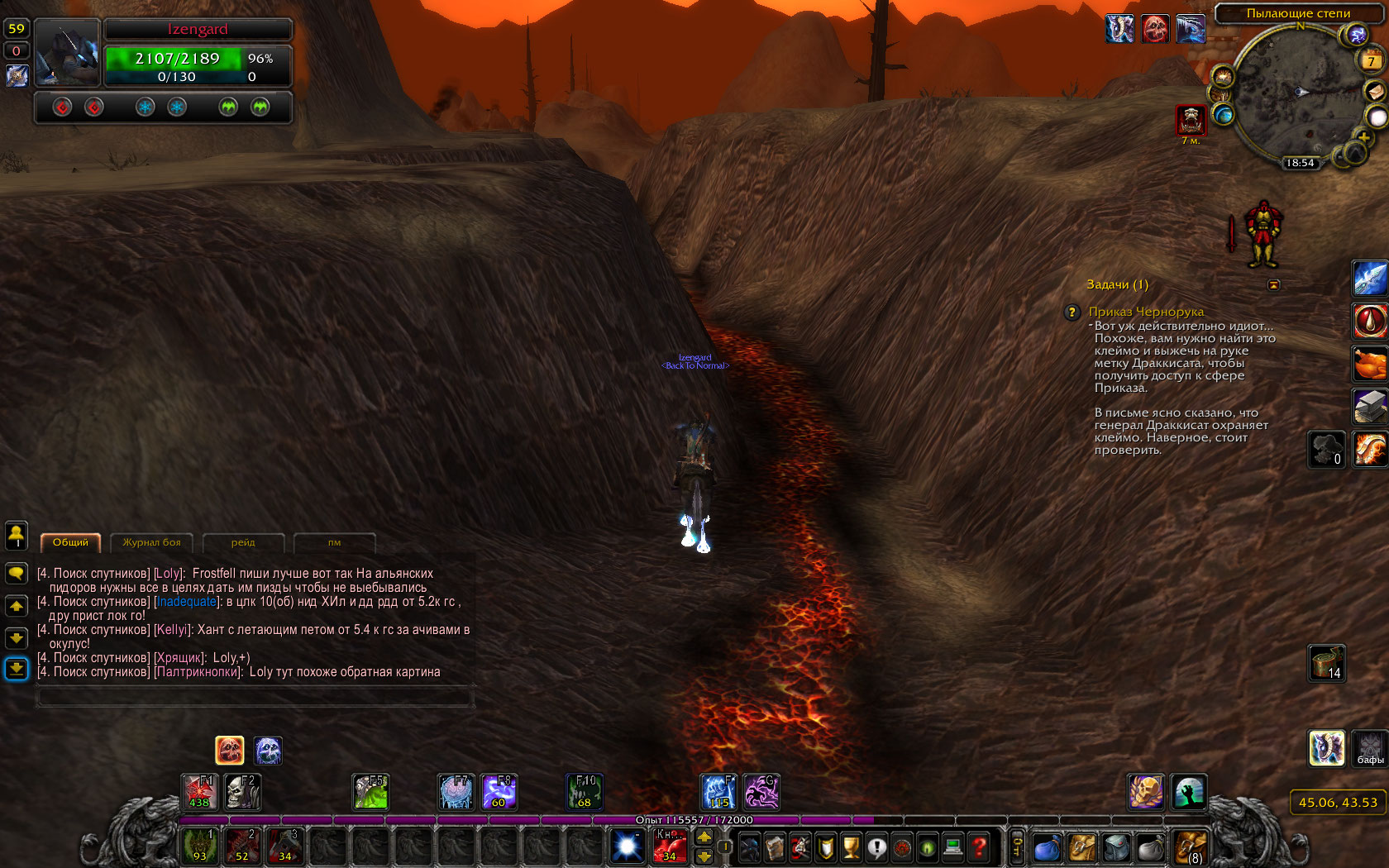Activate the F2 skeleton ability
The width and height of the screenshot is (1389, 868).
pyautogui.click(x=243, y=791)
